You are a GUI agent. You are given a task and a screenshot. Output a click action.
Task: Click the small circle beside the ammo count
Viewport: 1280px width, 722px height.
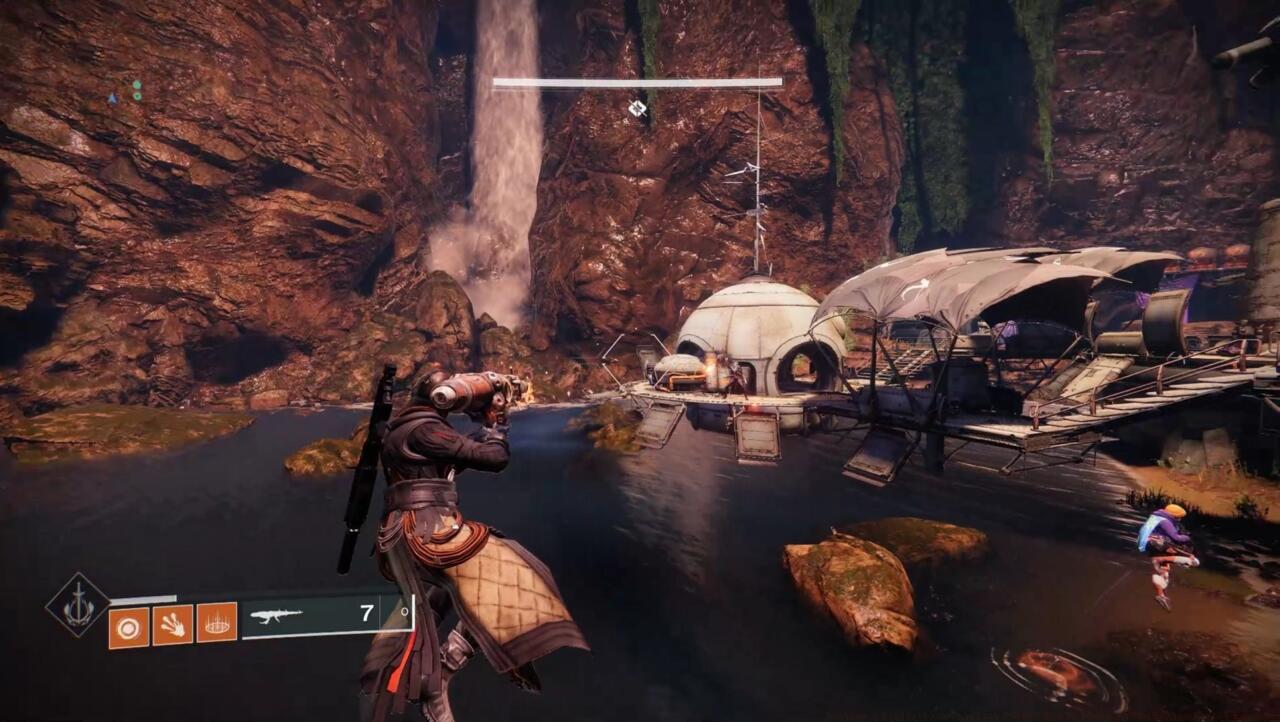tap(404, 613)
